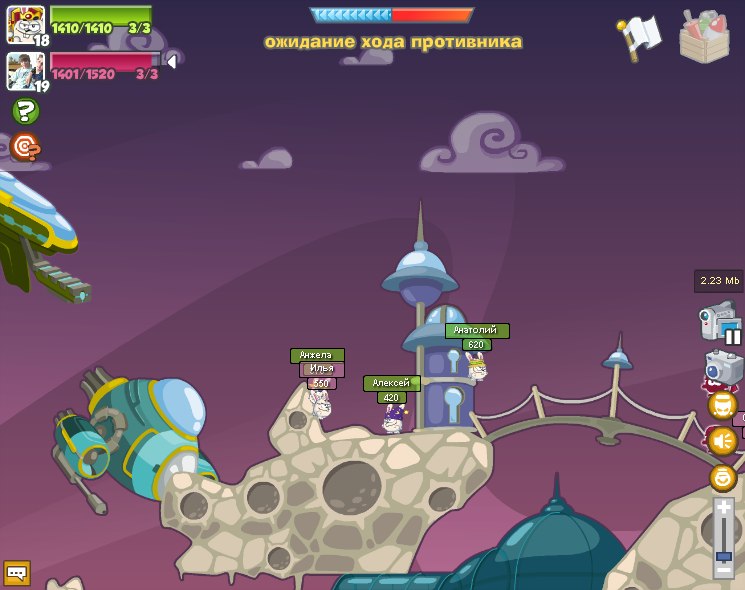745x590 pixels.
Task: Adjust the zoom slider handle
Action: [x=723, y=556]
